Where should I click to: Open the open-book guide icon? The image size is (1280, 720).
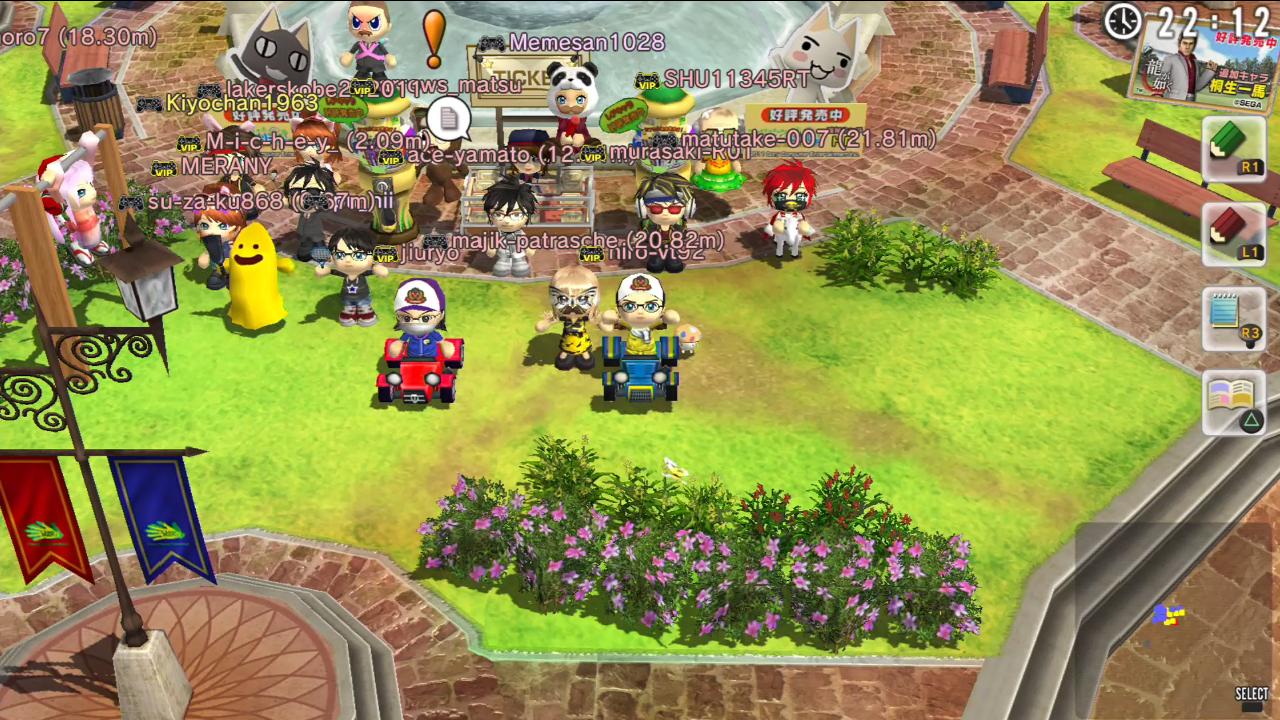[x=1233, y=402]
